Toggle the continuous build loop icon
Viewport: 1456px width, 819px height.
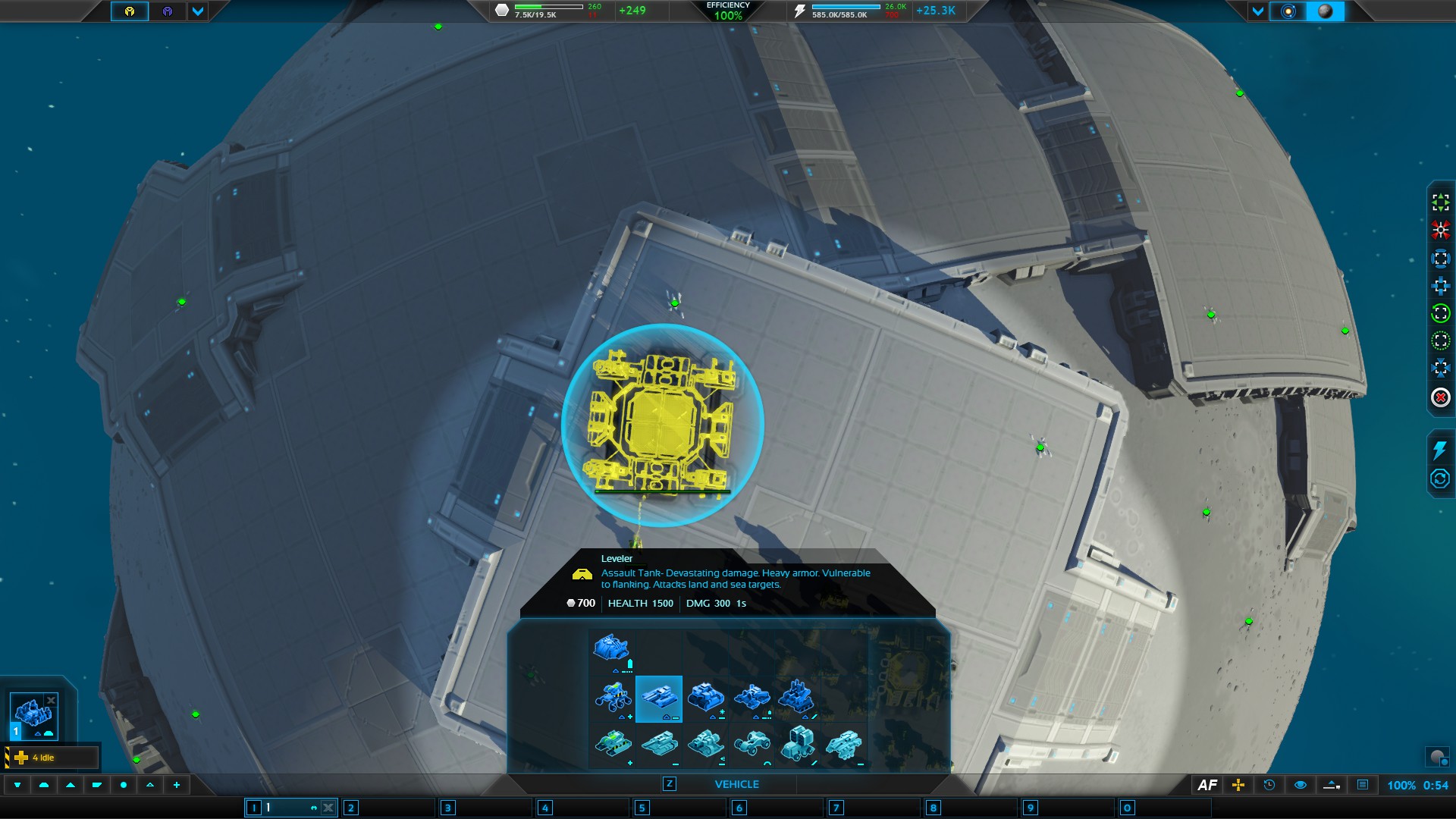pos(1439,479)
